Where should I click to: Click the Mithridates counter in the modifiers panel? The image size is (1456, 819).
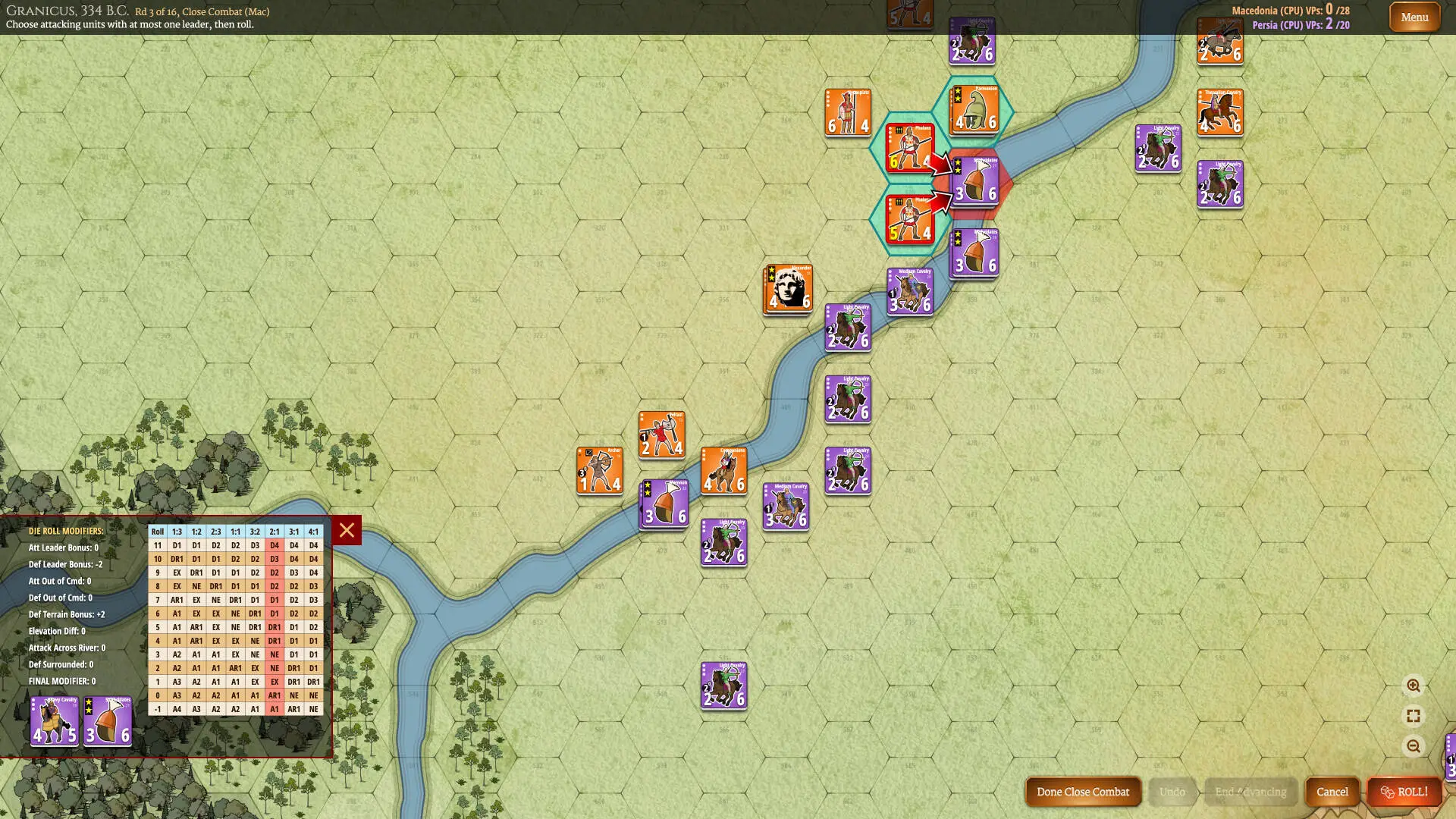pos(107,719)
